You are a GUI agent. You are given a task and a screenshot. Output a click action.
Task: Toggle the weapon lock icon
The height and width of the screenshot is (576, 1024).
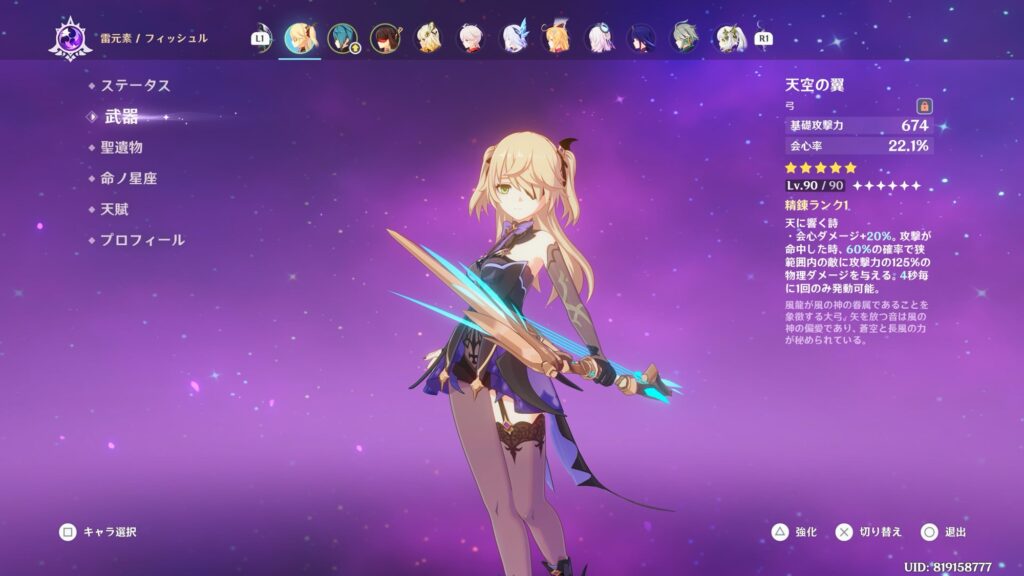coord(924,105)
